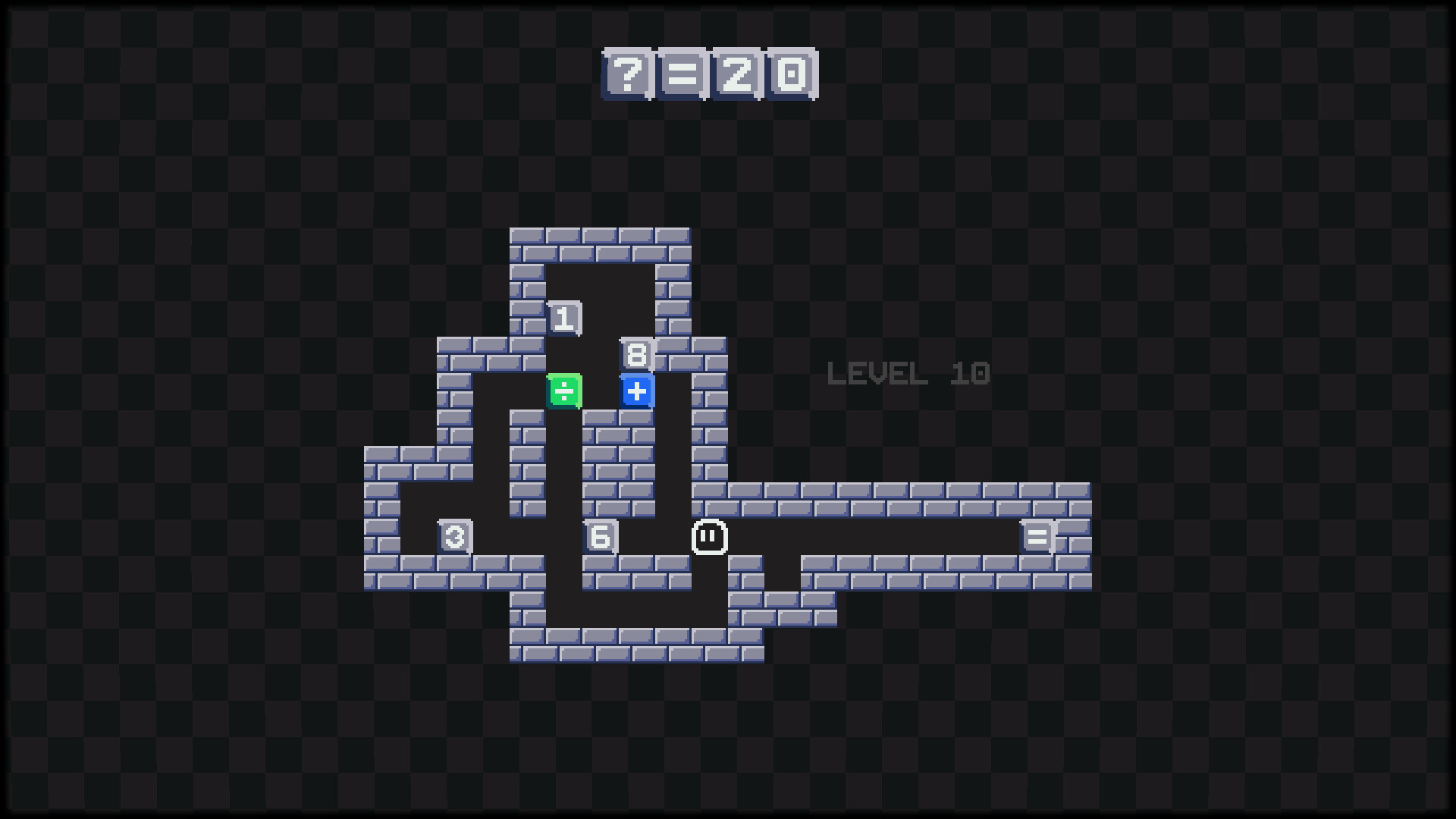Click the number 6 tile
Image resolution: width=1456 pixels, height=819 pixels.
pos(601,536)
